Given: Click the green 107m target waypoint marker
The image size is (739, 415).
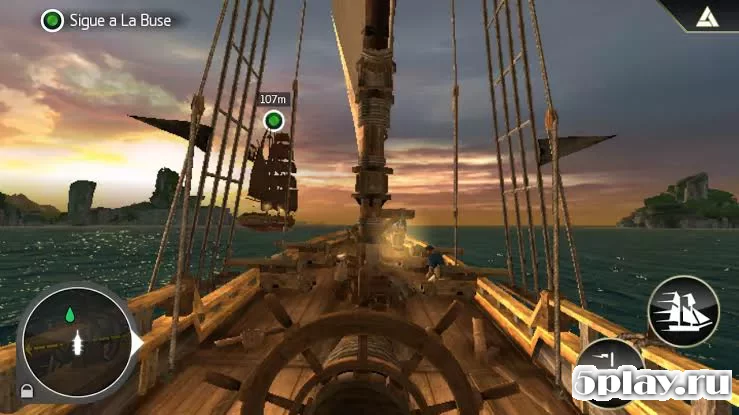Looking at the screenshot, I should pos(273,122).
